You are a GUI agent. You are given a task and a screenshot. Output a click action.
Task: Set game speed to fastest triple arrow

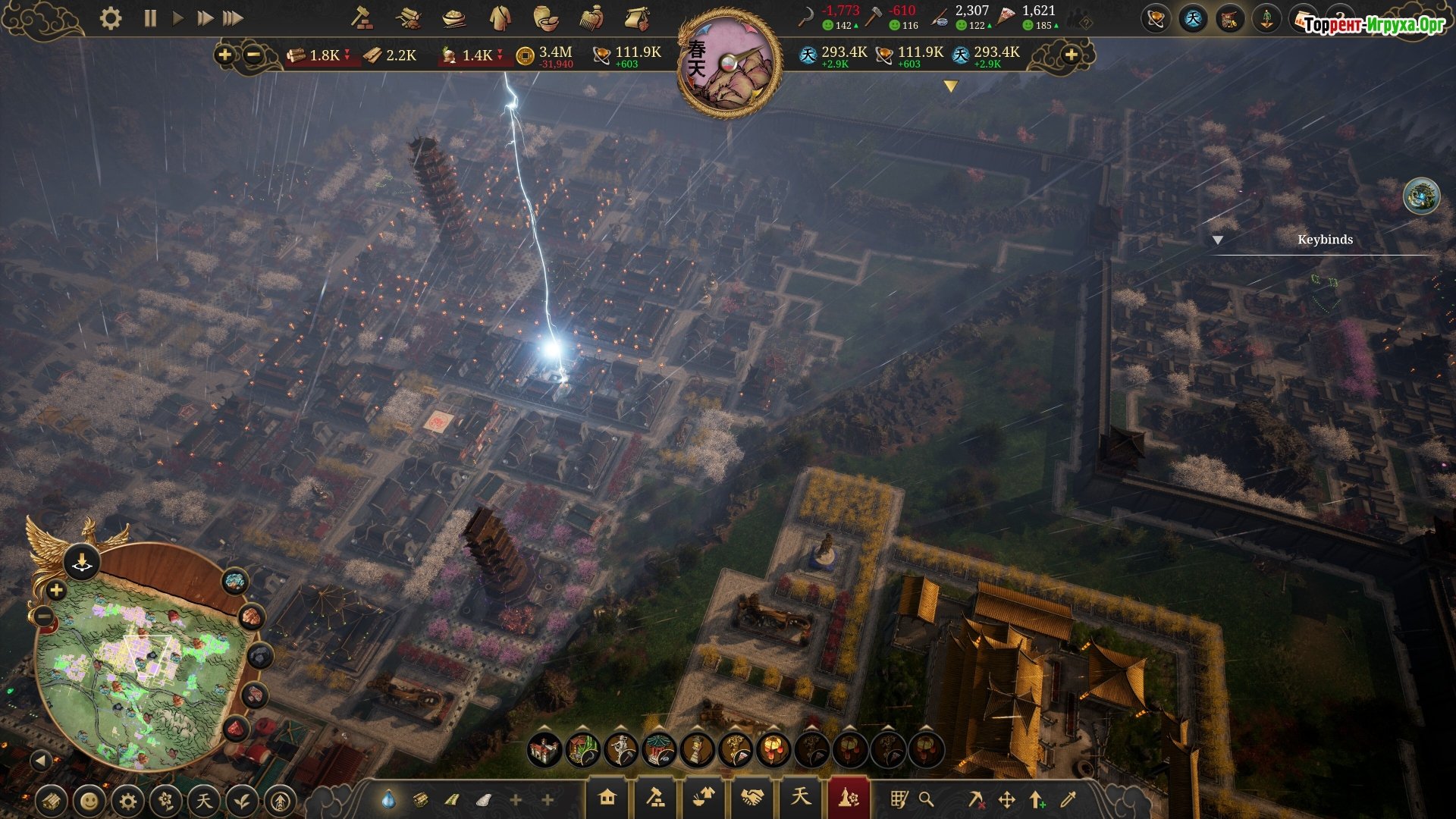(x=233, y=18)
